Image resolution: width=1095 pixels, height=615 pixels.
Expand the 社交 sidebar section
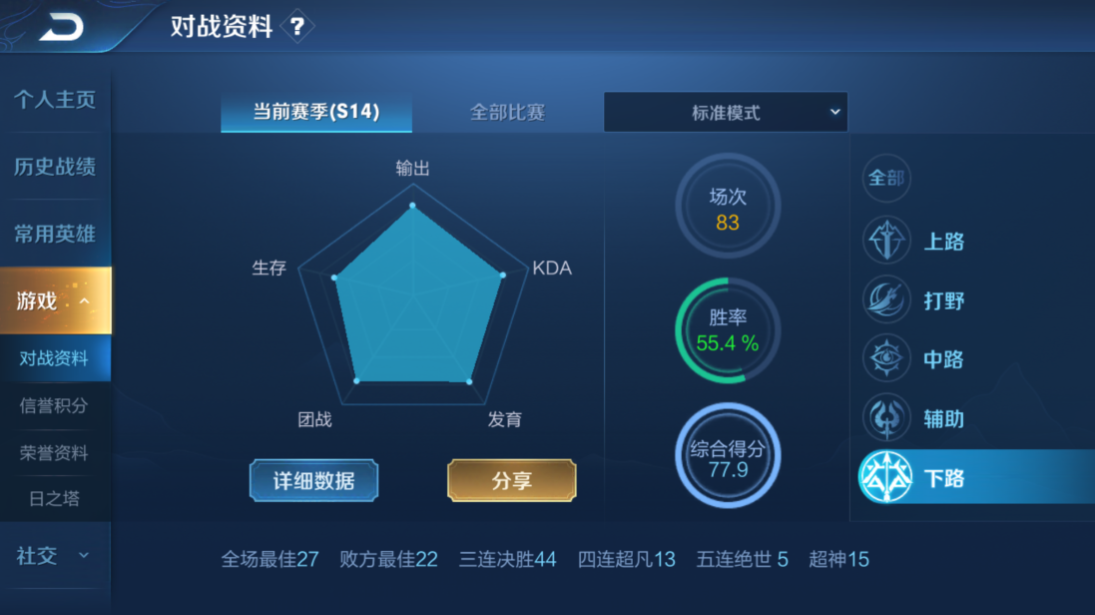(x=55, y=556)
